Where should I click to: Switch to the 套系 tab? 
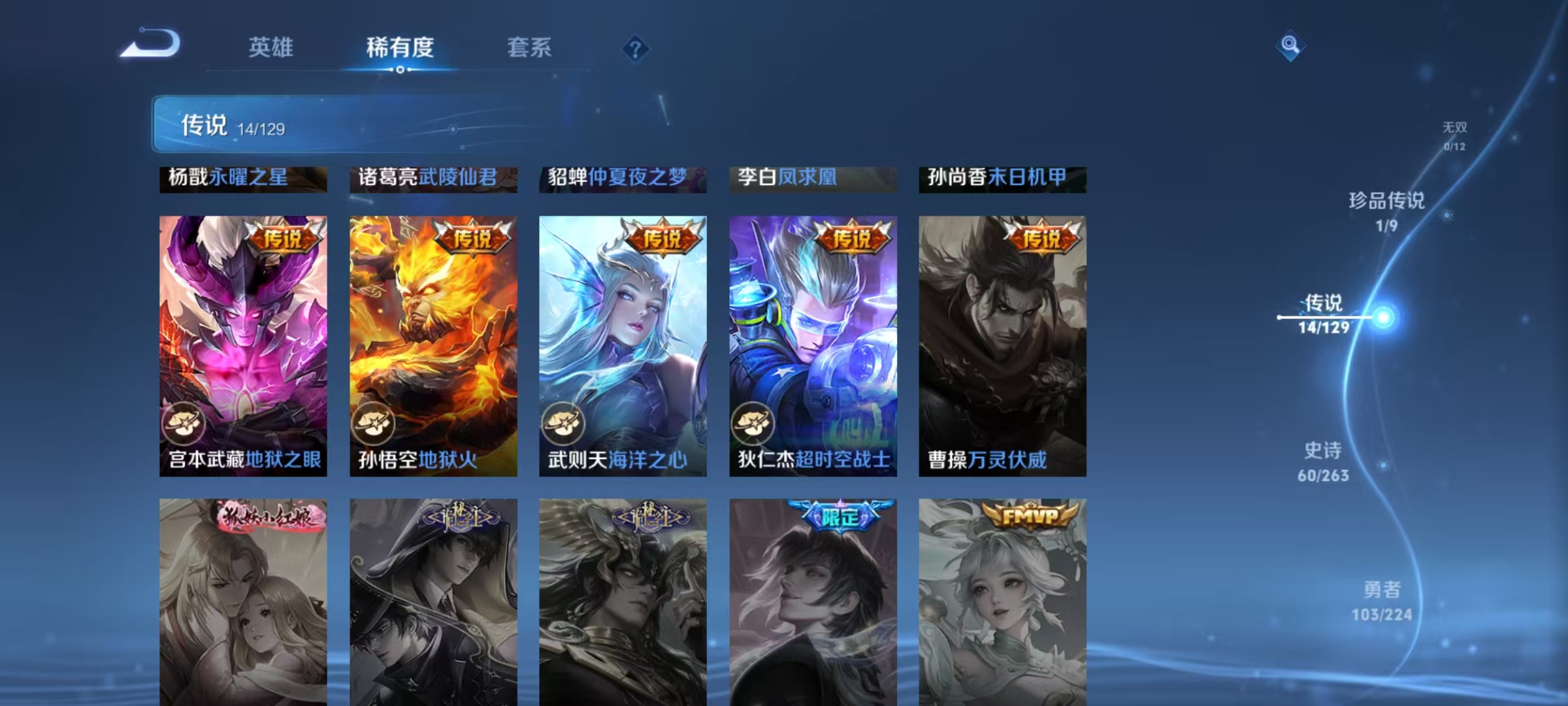pyautogui.click(x=531, y=48)
